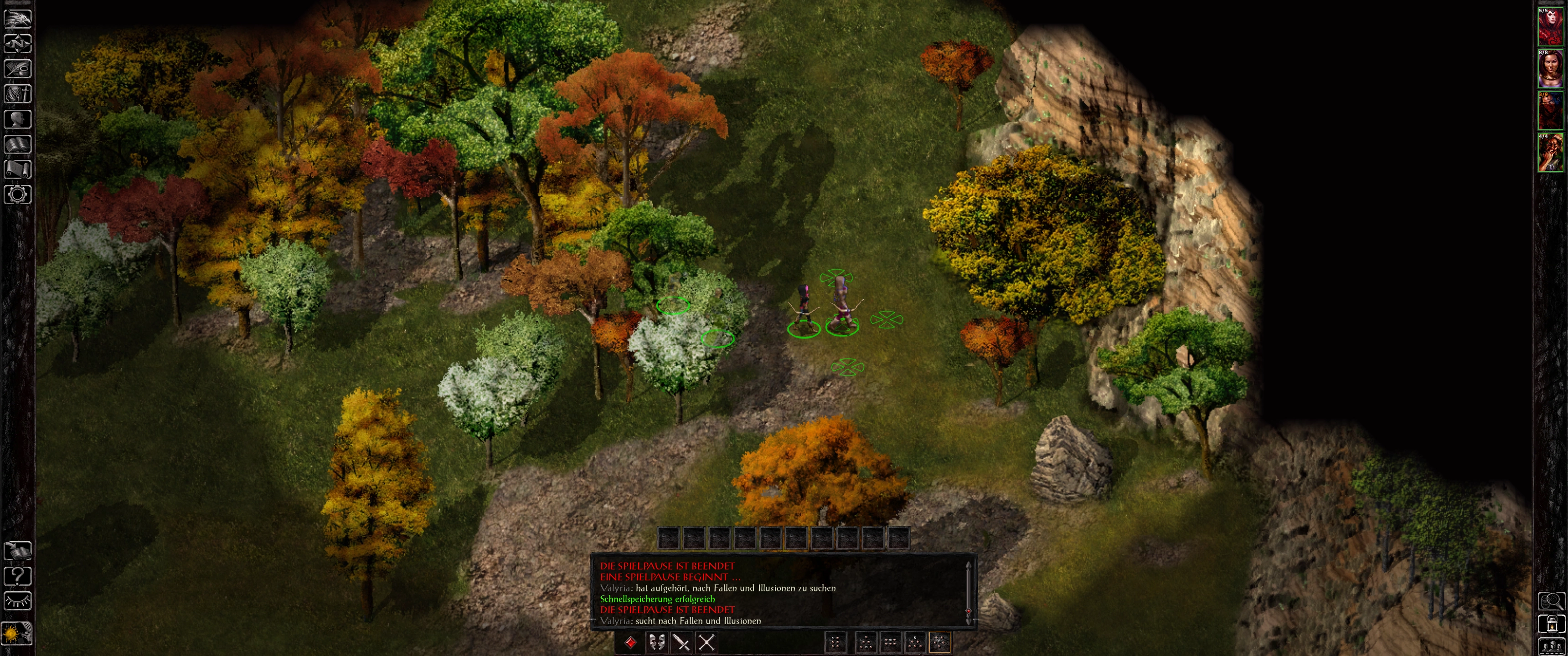Screen dimensions: 1568x656
Task: Activate the single sword attack button
Action: (x=682, y=642)
